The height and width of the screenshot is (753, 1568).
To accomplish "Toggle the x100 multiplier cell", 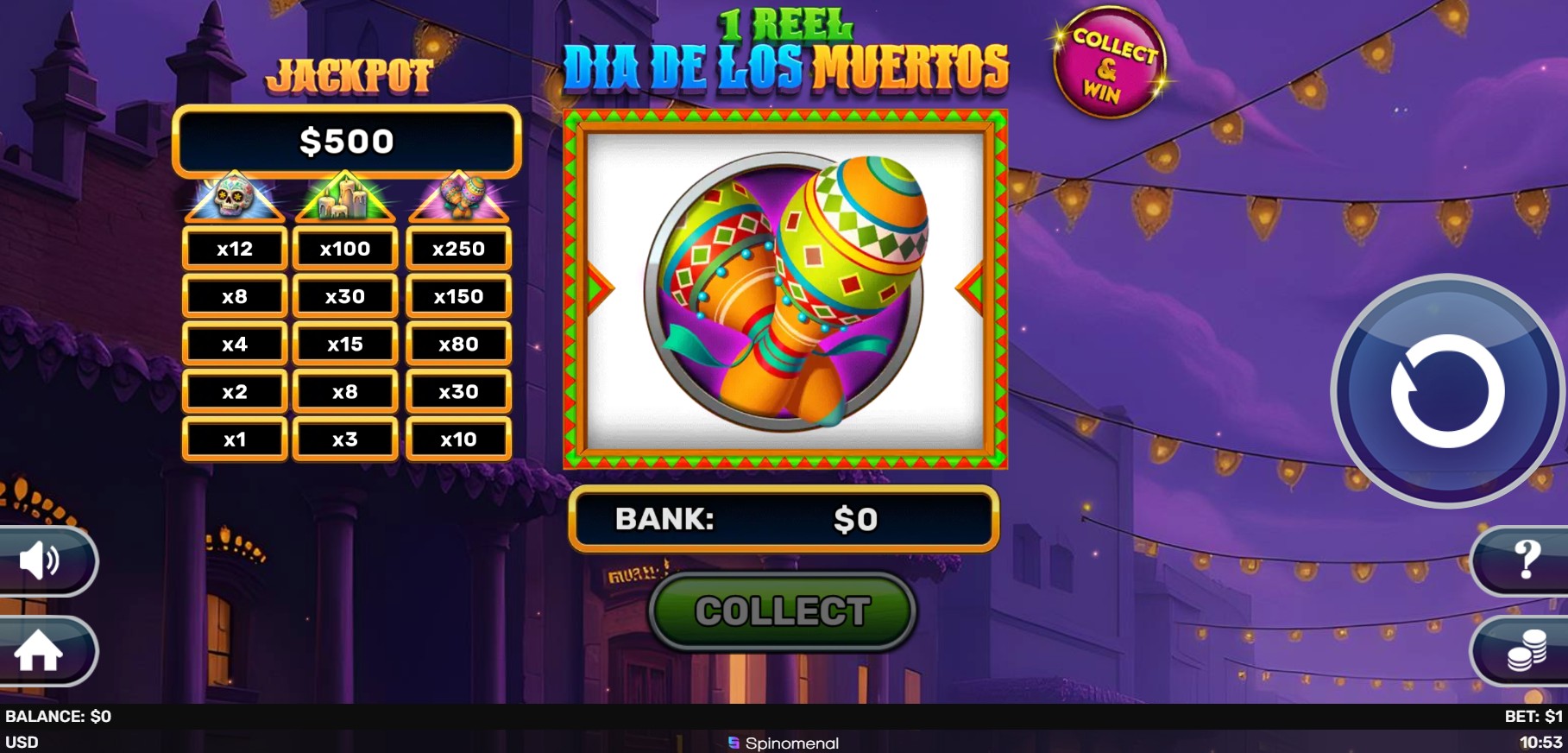I will coord(344,249).
